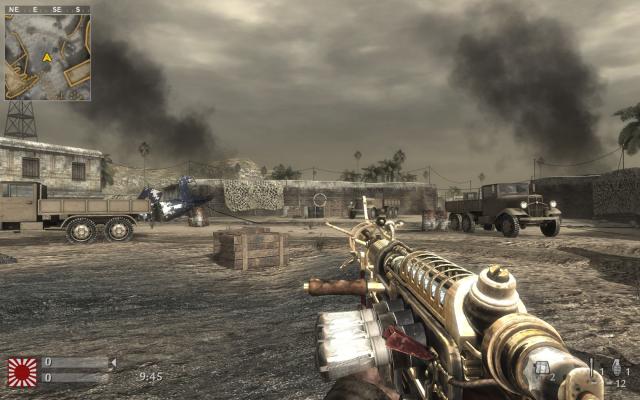
Task: Select the special grenade icon beside the frag
Action: tap(592, 368)
